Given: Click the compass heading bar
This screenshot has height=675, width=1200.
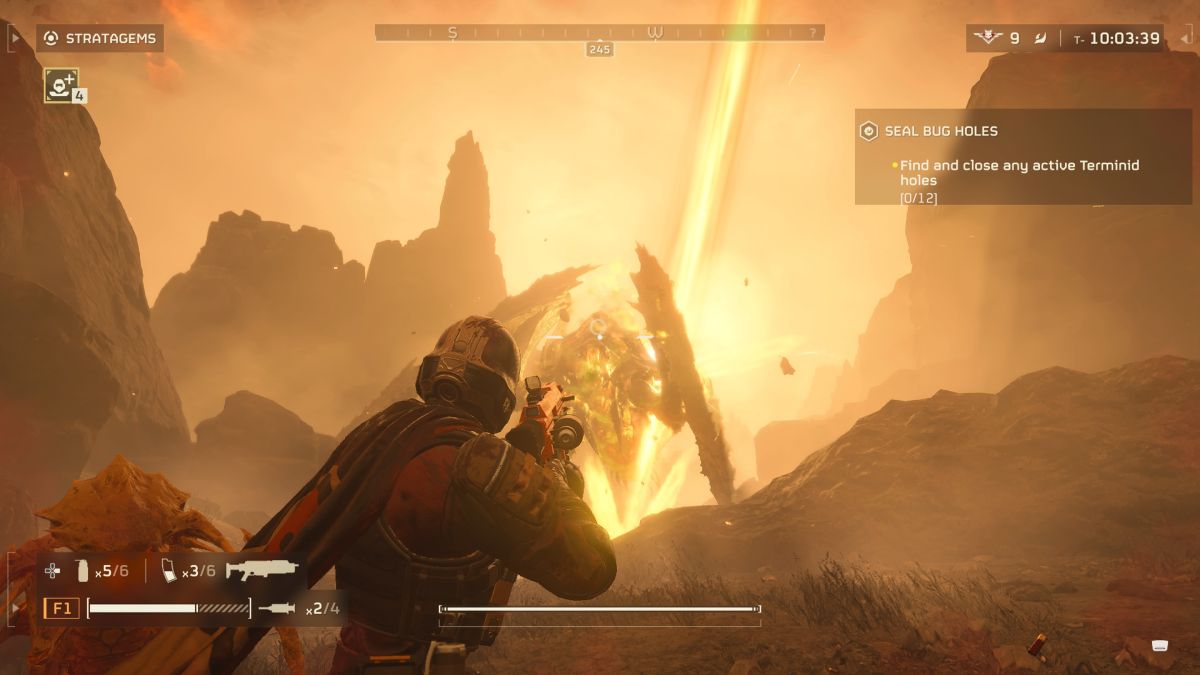Looking at the screenshot, I should [599, 33].
